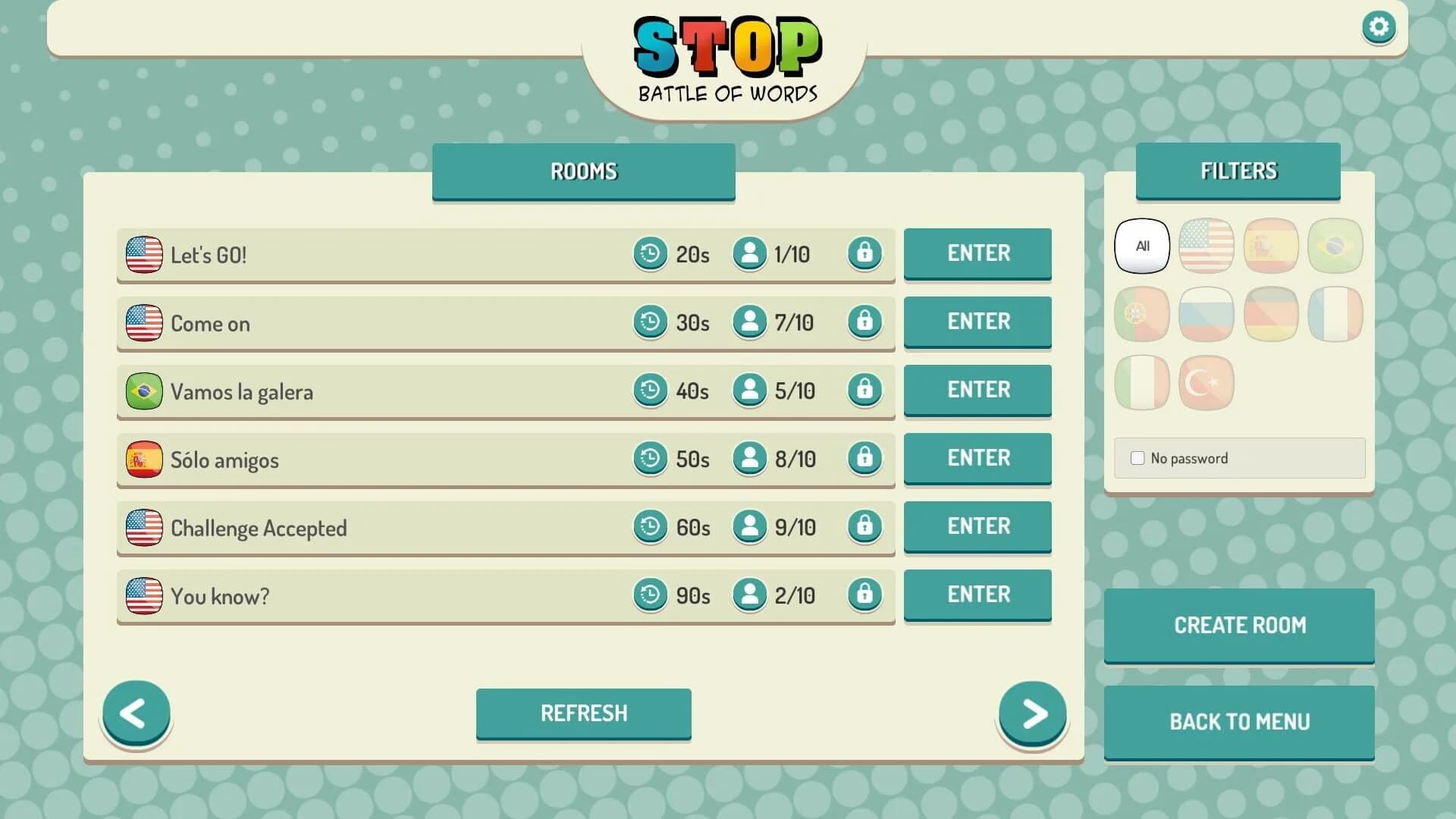Filter by the French flag
This screenshot has width=1456, height=819.
click(1335, 314)
